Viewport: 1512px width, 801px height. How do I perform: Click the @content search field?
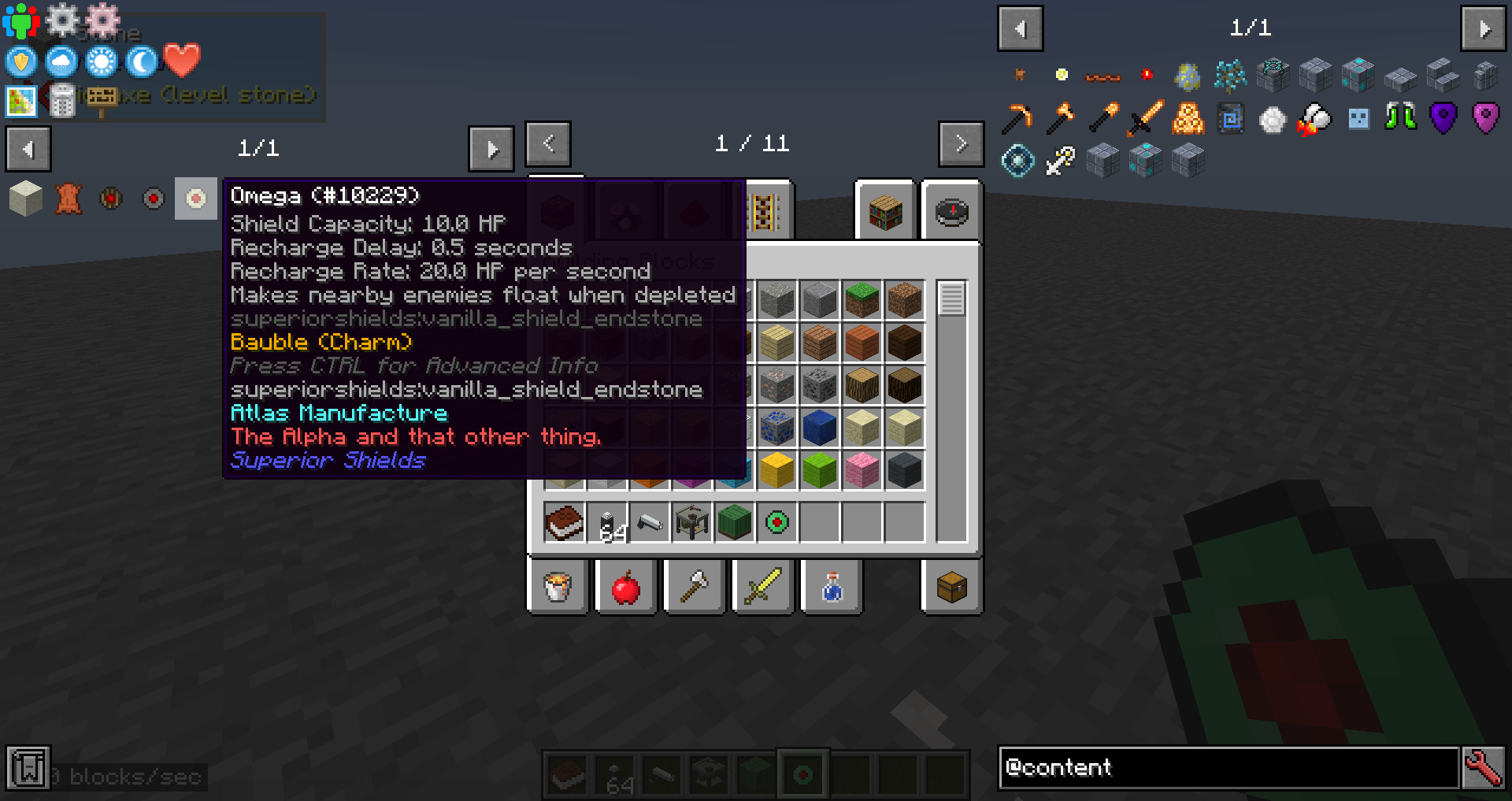coord(1228,768)
